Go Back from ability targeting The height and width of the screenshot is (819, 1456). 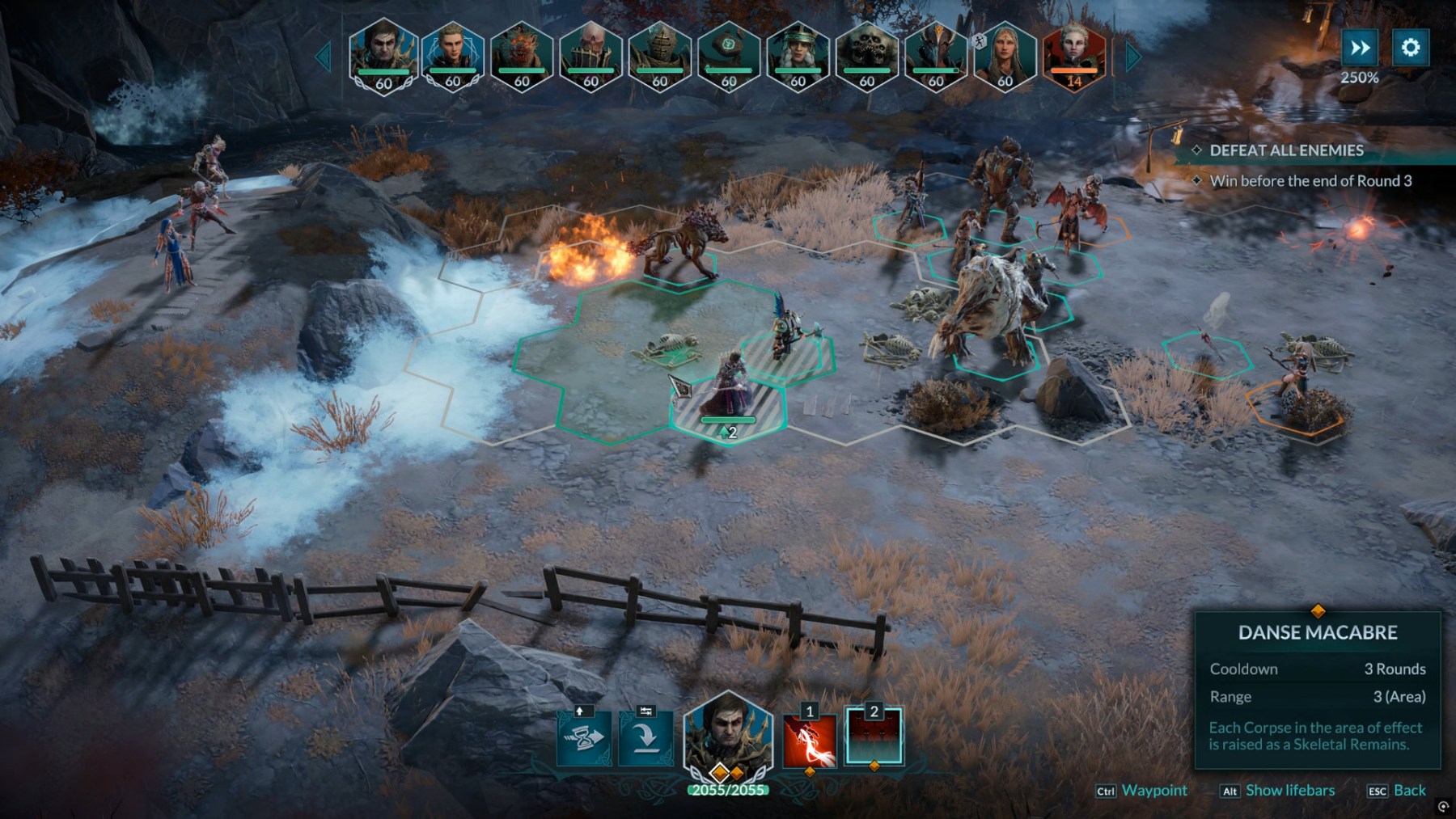click(x=1409, y=791)
